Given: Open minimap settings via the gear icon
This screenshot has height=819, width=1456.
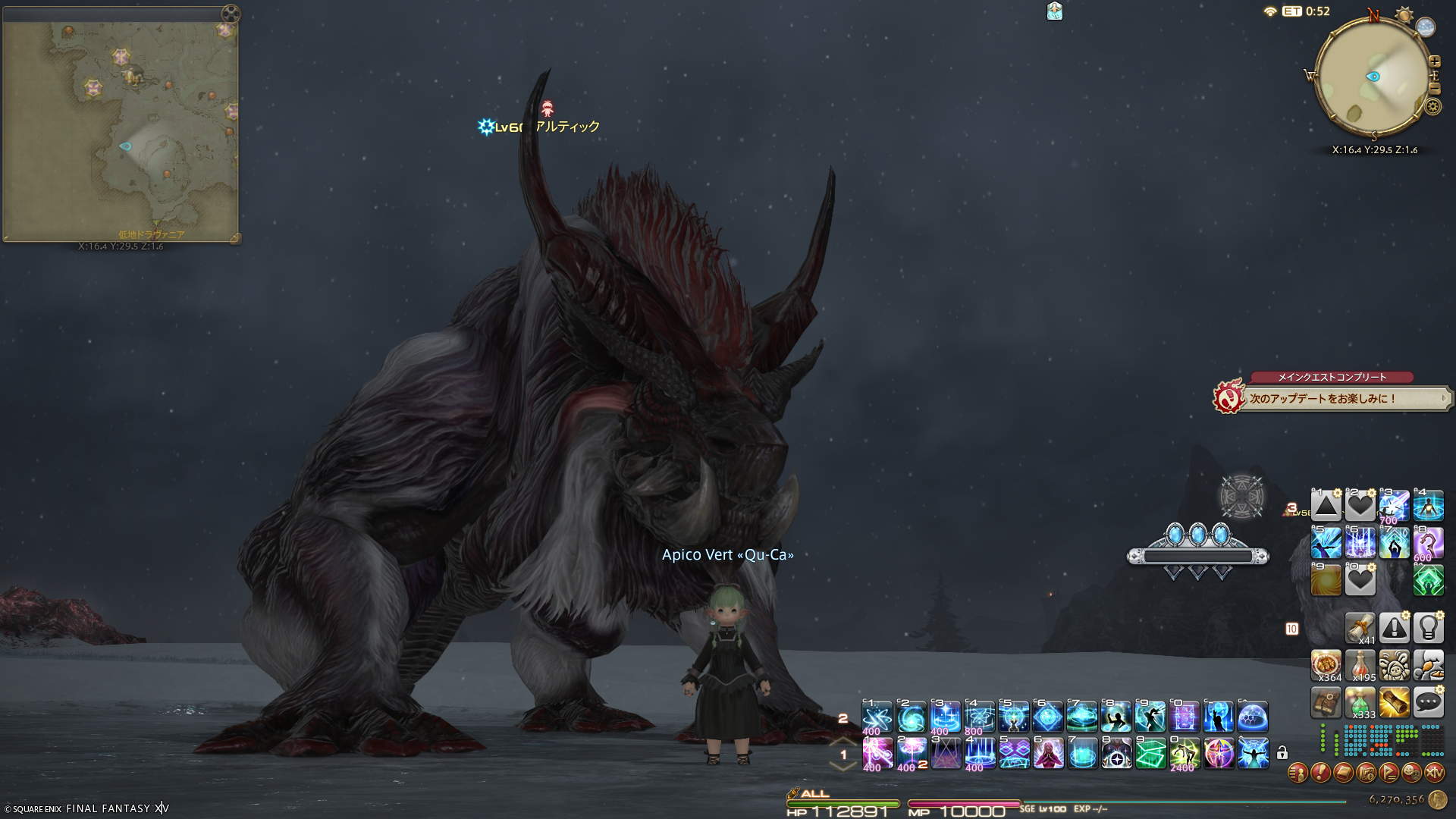Looking at the screenshot, I should [1432, 107].
